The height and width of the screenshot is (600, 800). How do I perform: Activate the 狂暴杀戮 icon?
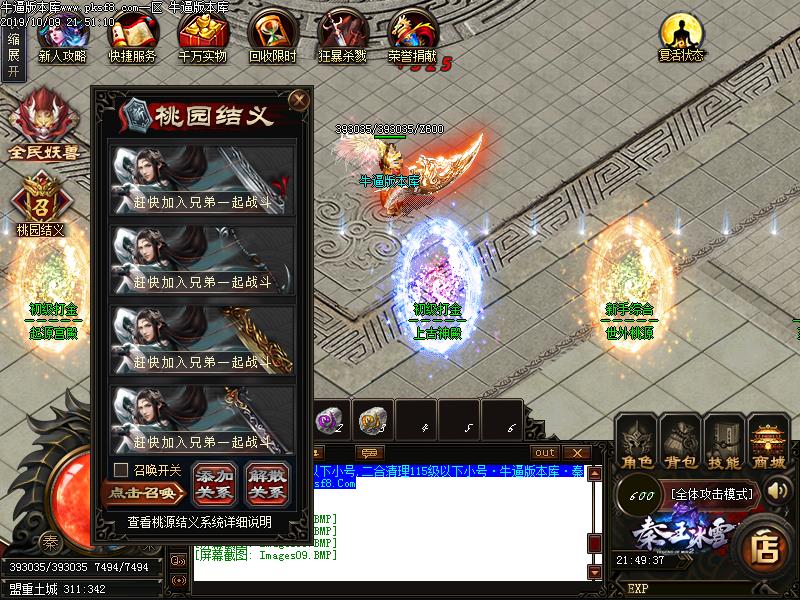point(342,38)
